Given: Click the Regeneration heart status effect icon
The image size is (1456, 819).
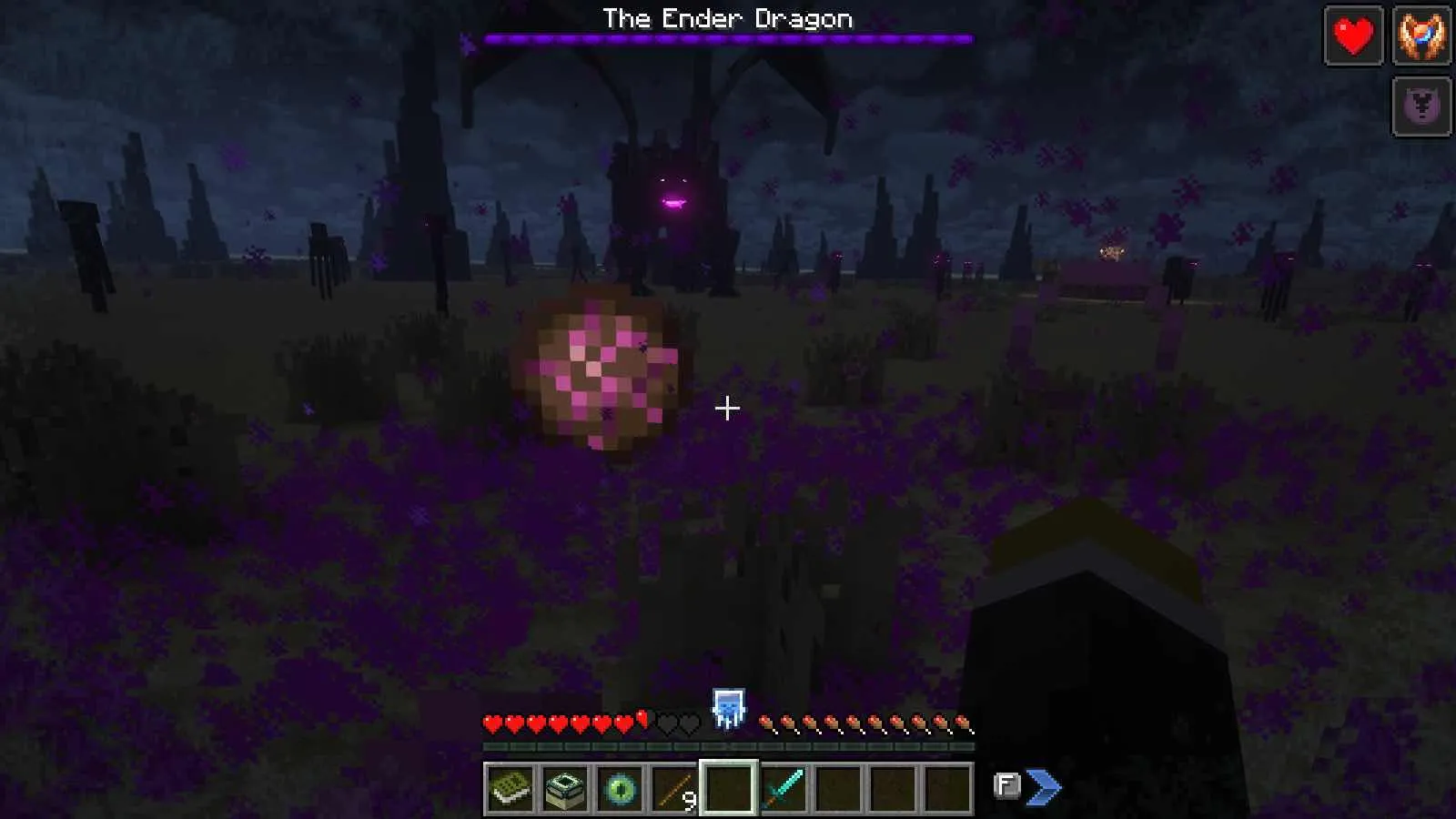Looking at the screenshot, I should pyautogui.click(x=1354, y=36).
